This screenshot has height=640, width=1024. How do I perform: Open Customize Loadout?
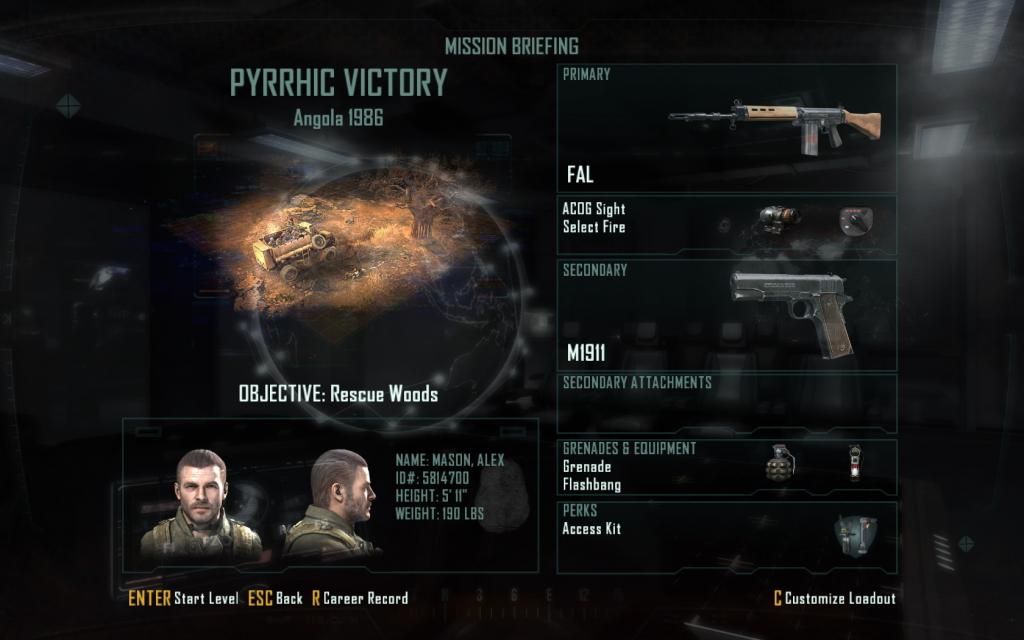pyautogui.click(x=834, y=598)
